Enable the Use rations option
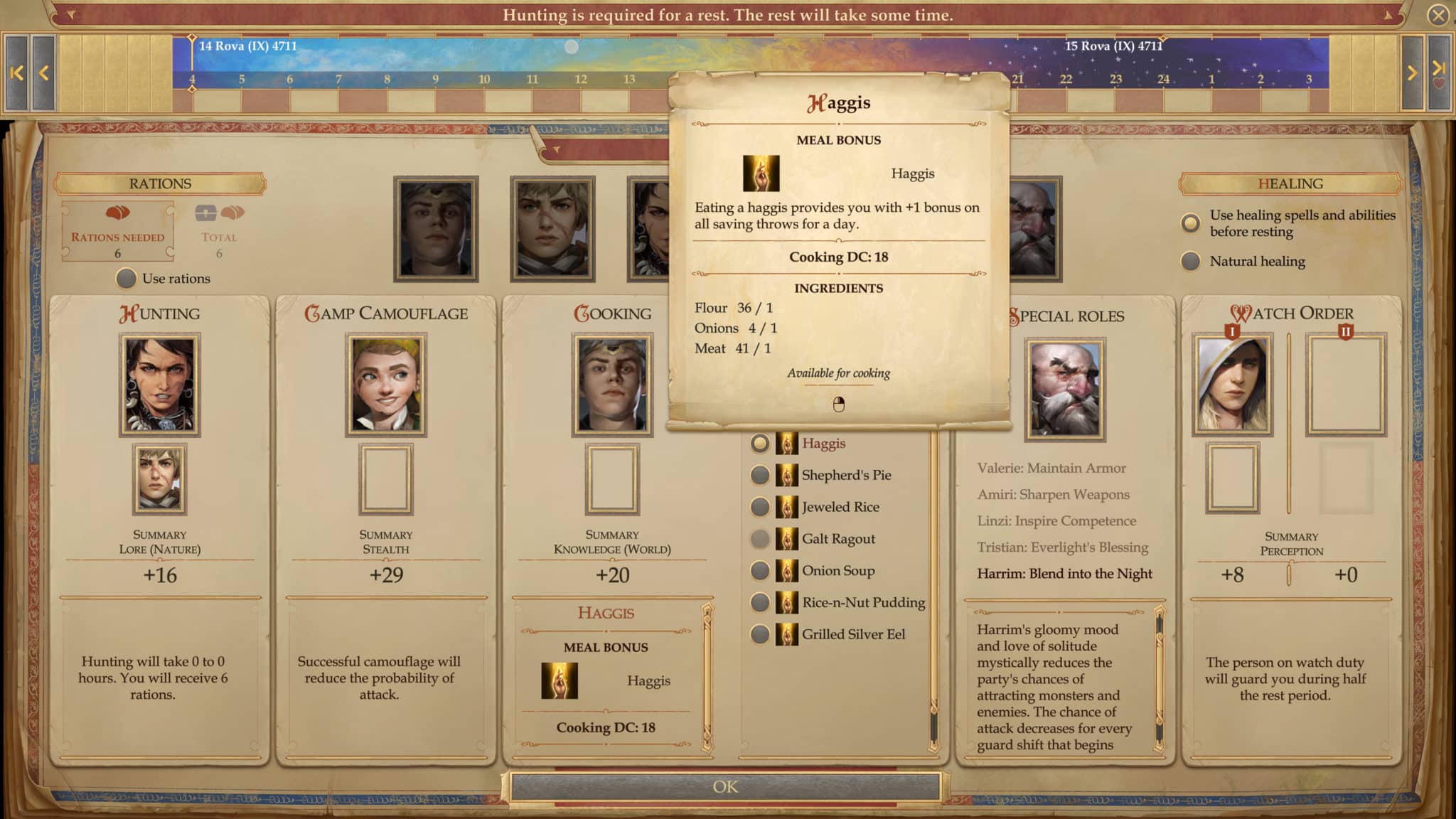 127,279
